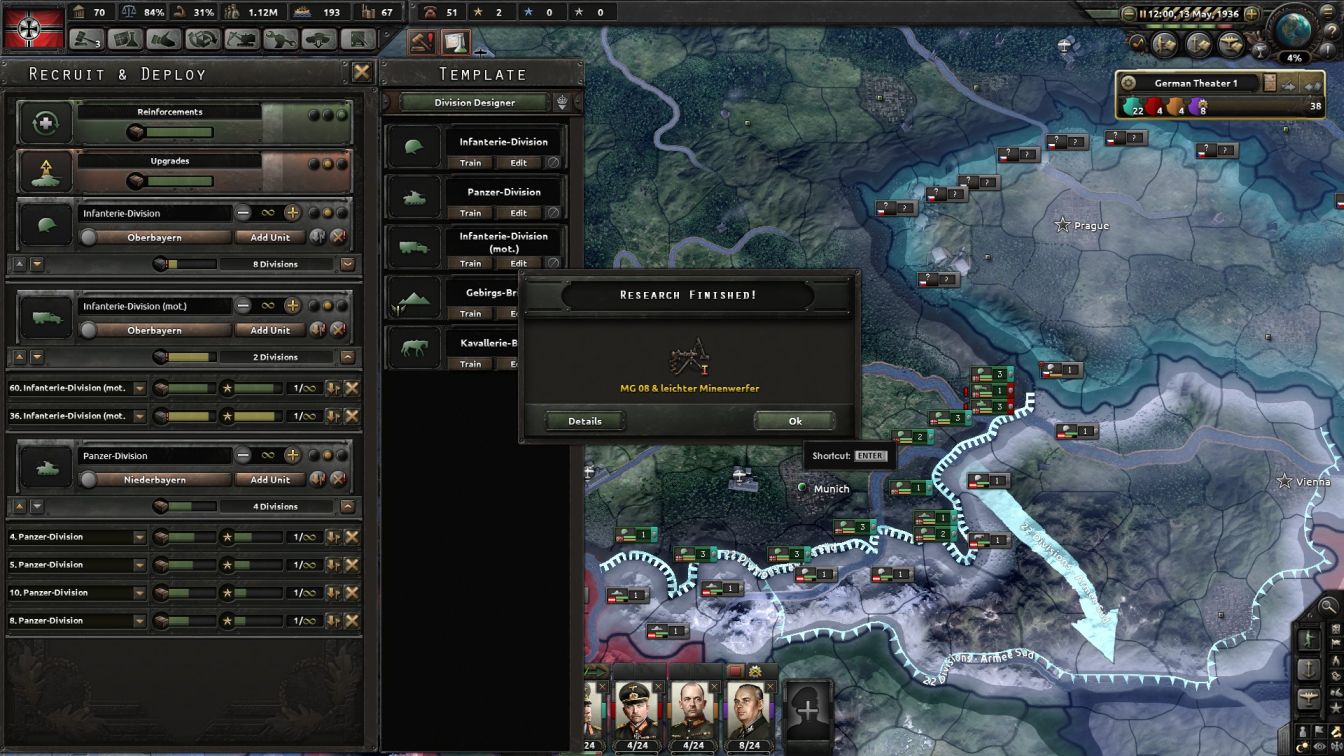Click Ok on the Research Finished popup
Image resolution: width=1344 pixels, height=756 pixels.
click(794, 421)
